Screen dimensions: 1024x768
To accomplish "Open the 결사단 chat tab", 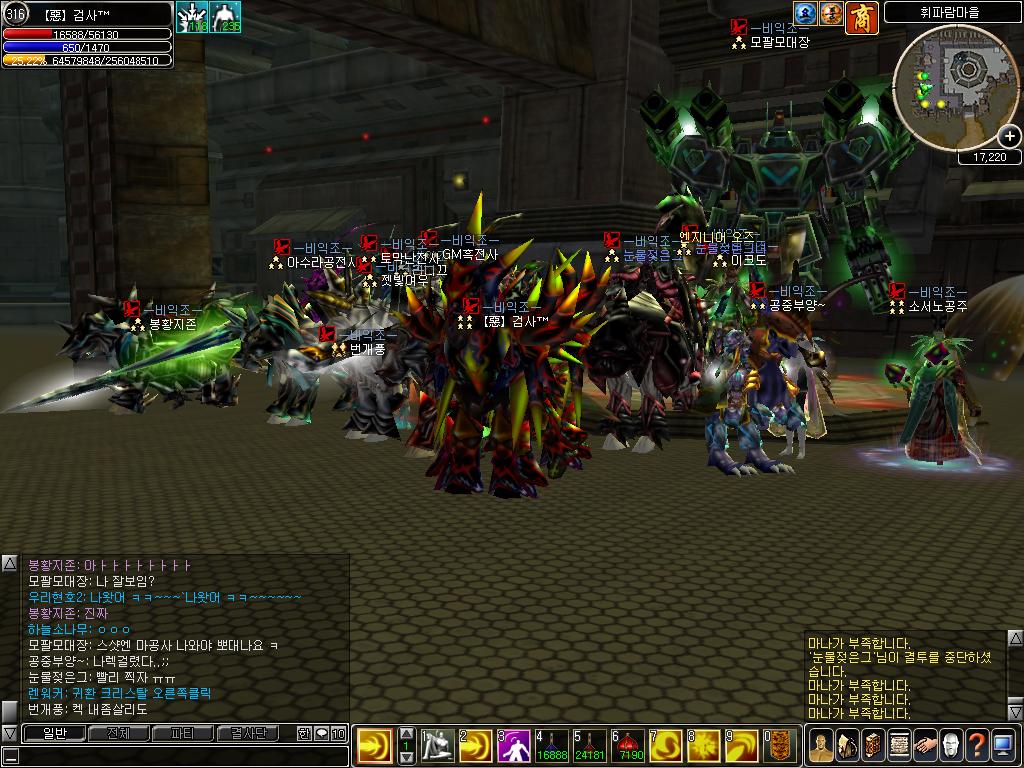I will [x=247, y=733].
